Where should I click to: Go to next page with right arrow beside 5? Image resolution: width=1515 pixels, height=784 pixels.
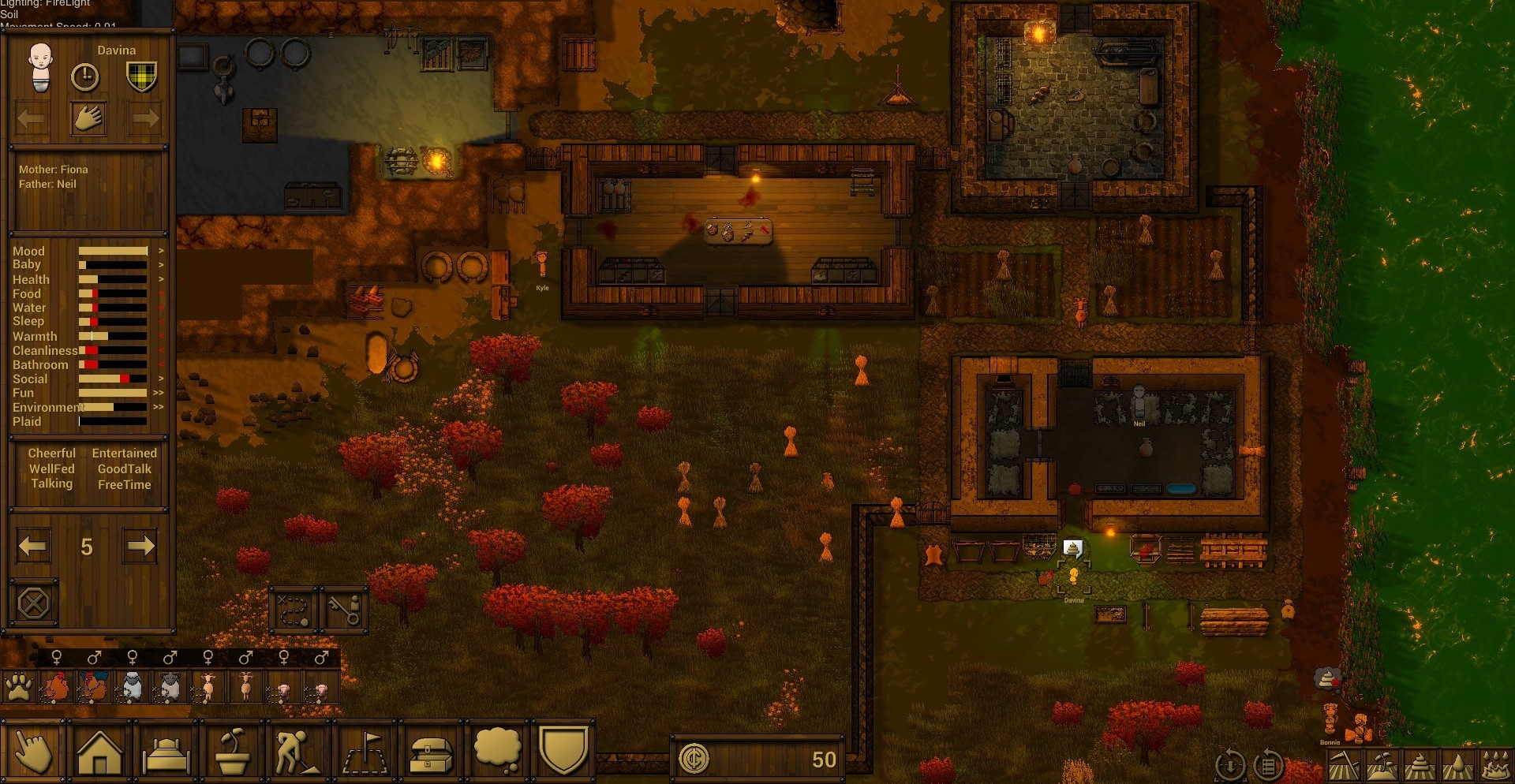point(140,546)
